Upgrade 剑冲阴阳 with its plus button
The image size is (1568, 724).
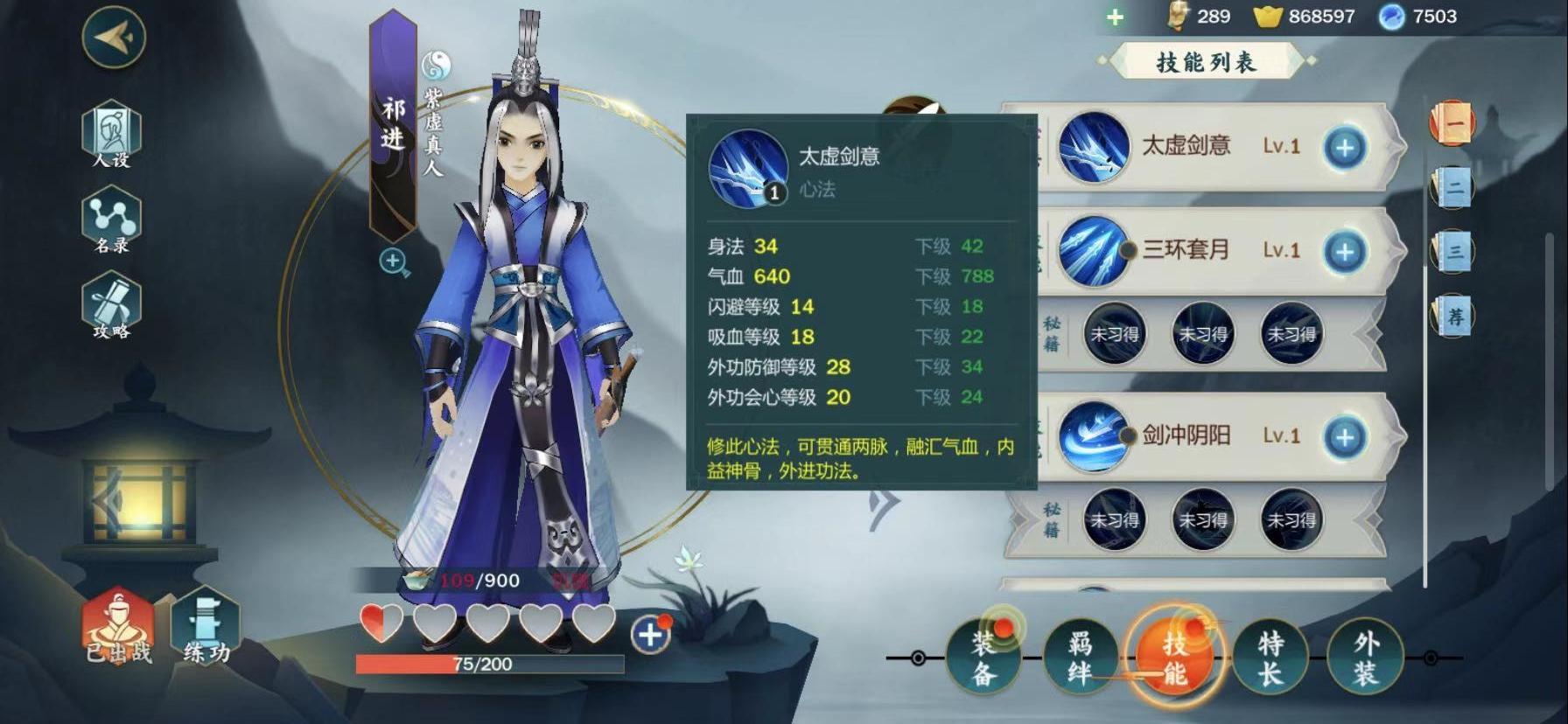click(x=1345, y=437)
